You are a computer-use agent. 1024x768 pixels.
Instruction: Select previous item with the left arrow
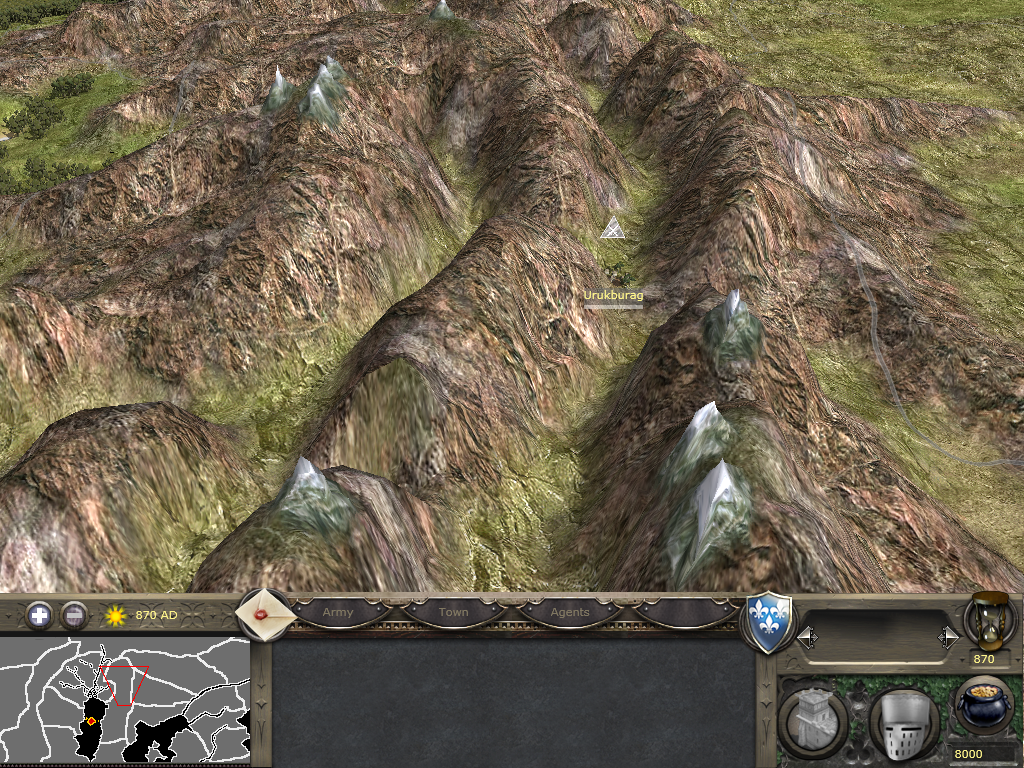[x=807, y=636]
